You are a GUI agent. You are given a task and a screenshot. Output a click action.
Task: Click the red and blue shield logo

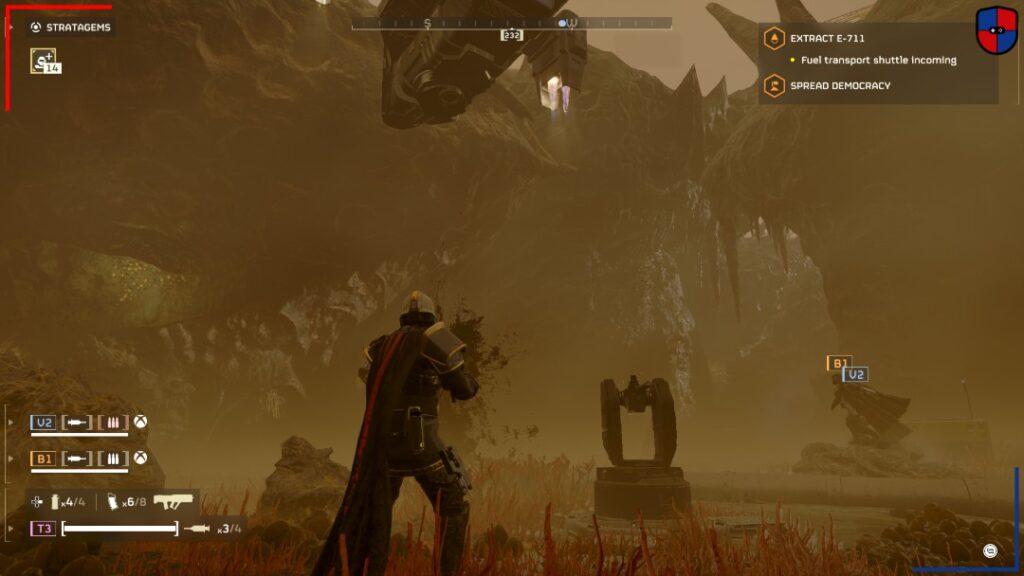[x=996, y=30]
